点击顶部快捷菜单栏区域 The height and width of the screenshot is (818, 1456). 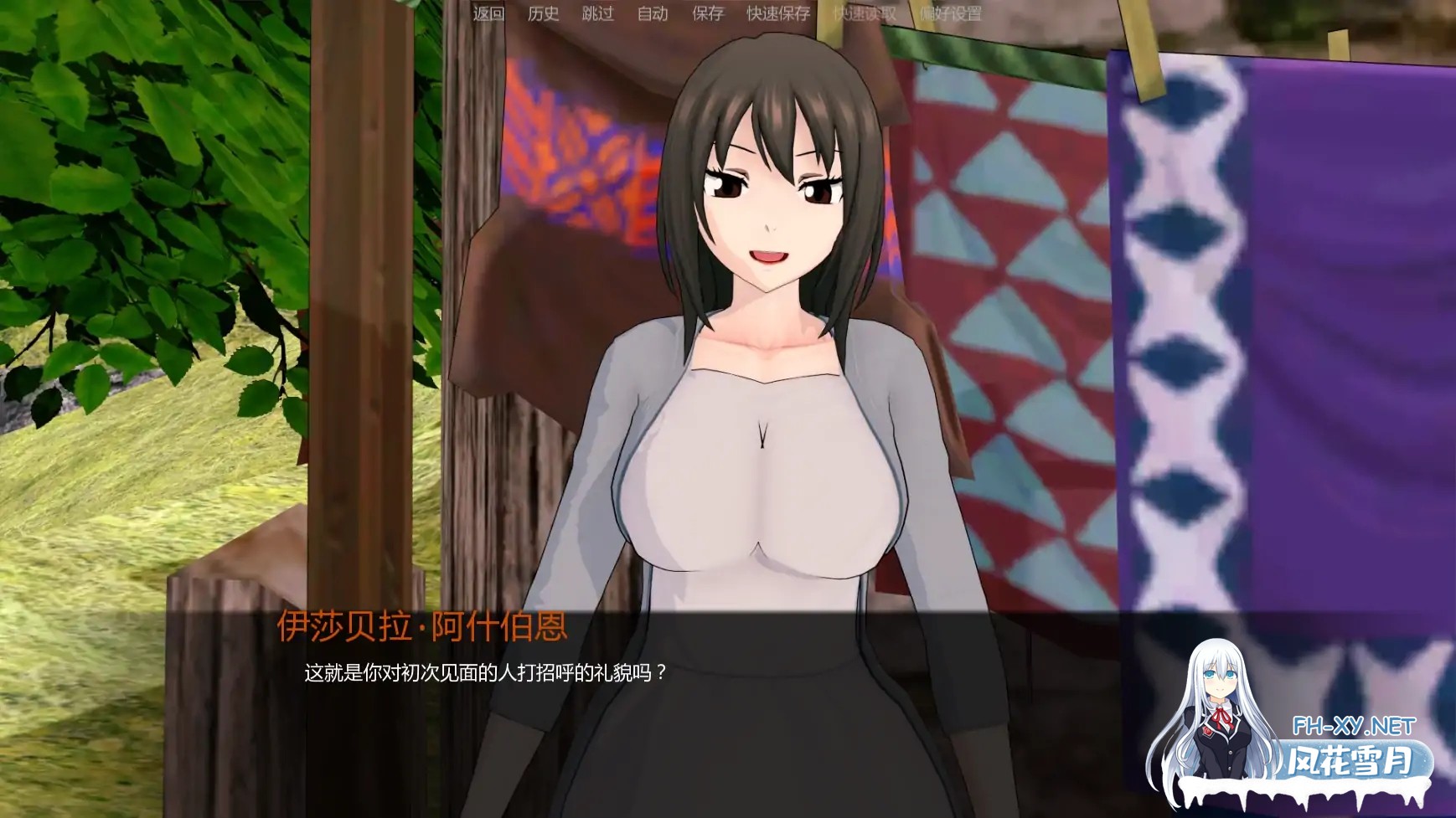coord(720,13)
